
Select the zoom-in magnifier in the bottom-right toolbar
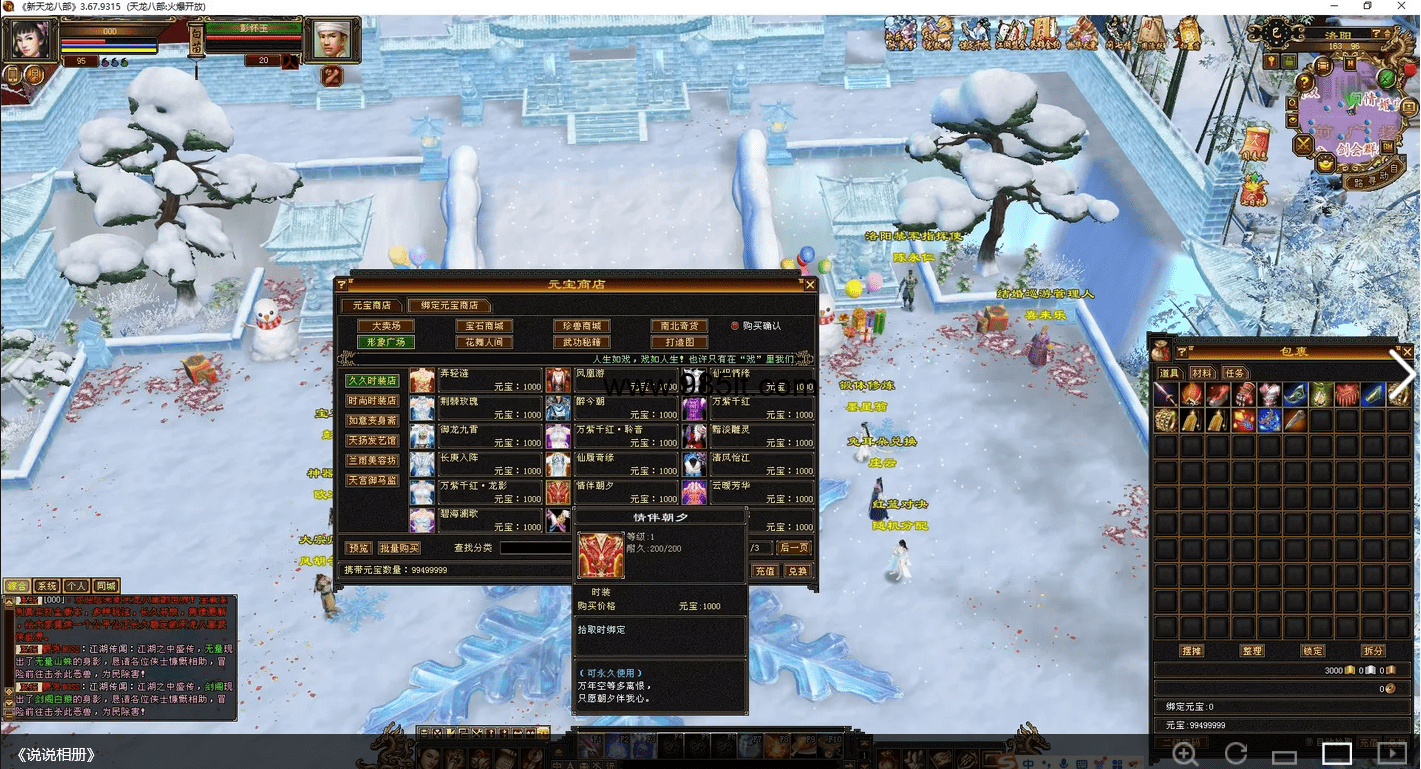1184,753
